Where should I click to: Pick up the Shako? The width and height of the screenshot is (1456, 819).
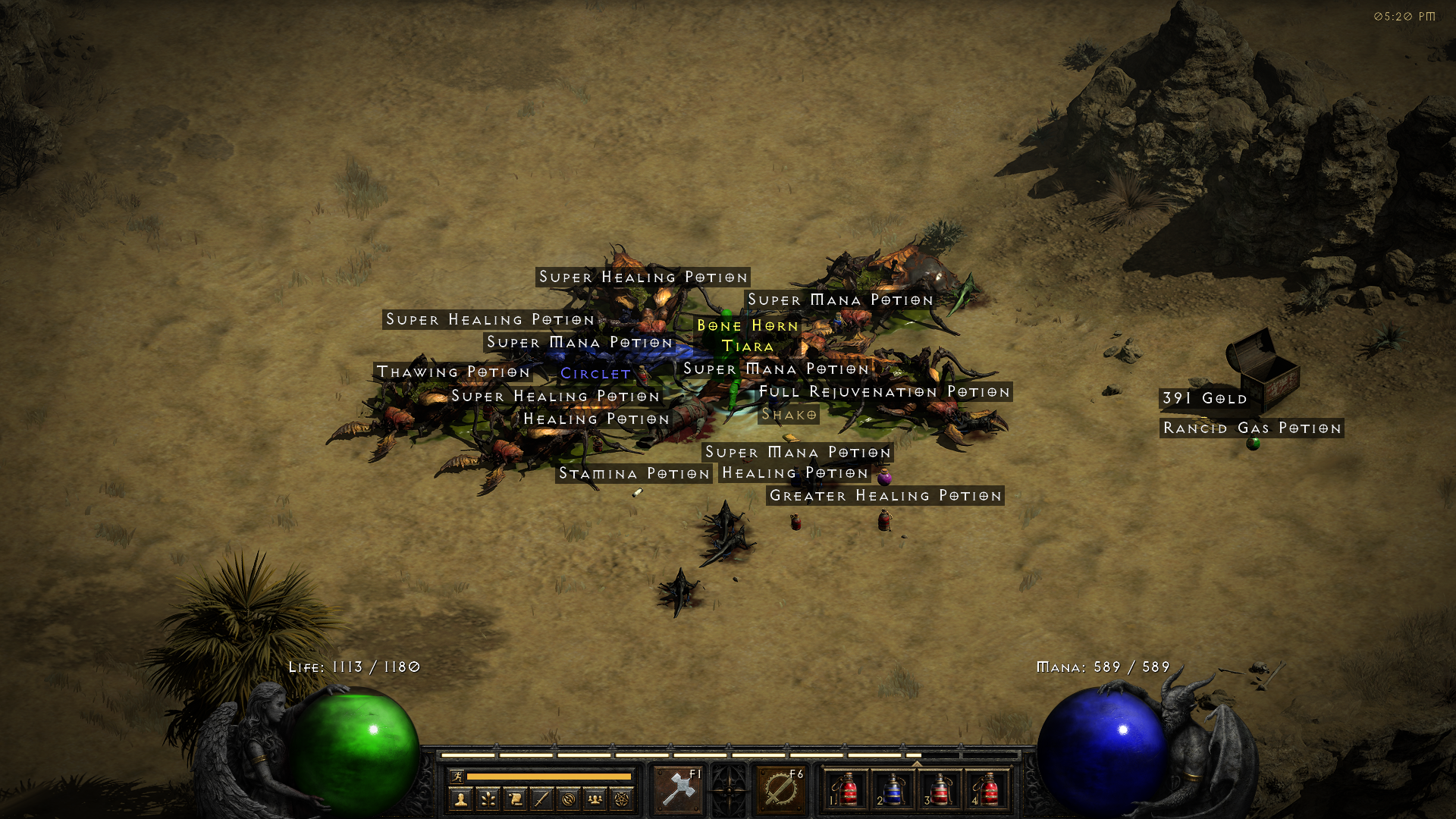[x=789, y=415]
